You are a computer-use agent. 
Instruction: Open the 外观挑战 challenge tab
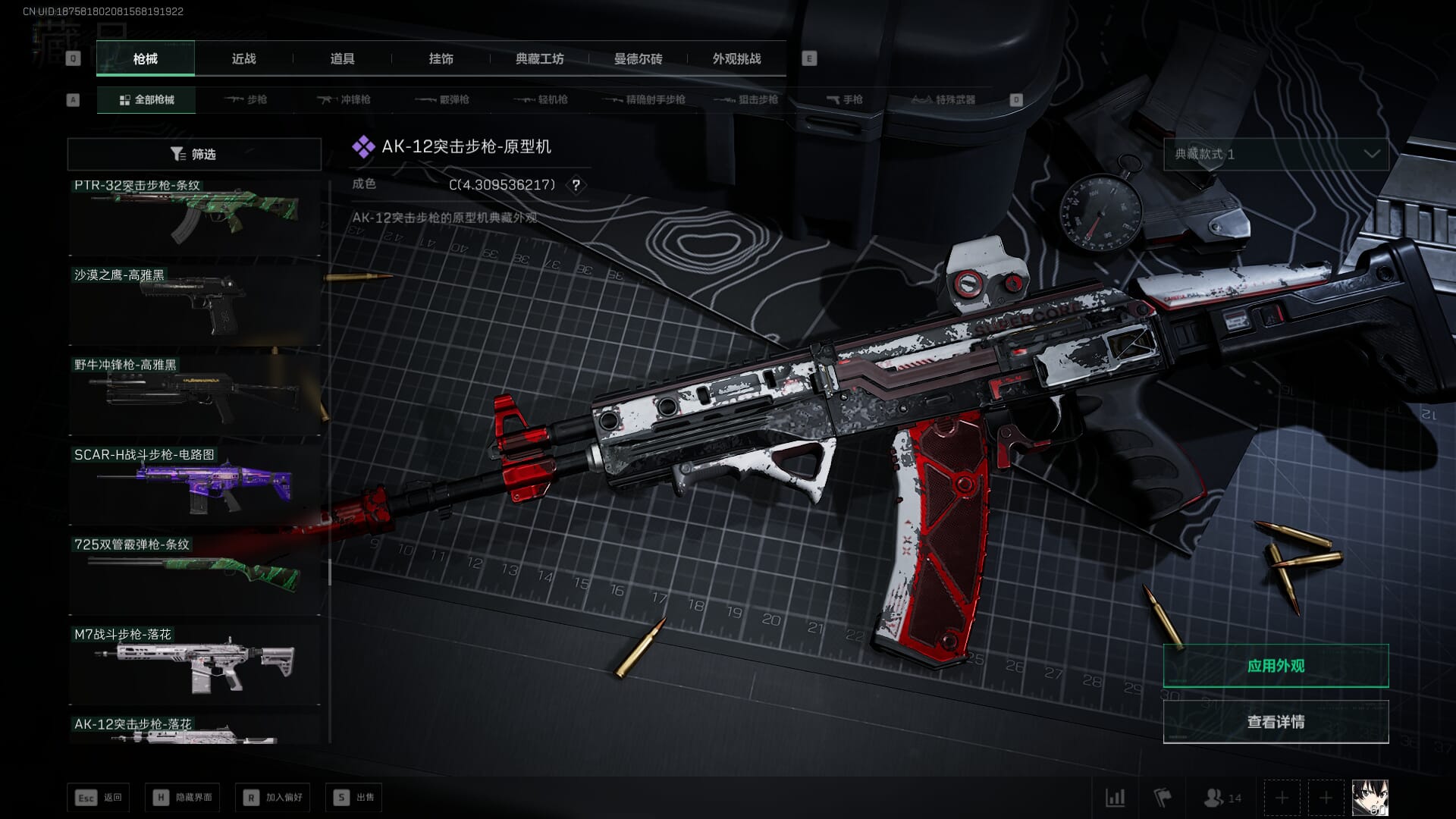(x=736, y=58)
